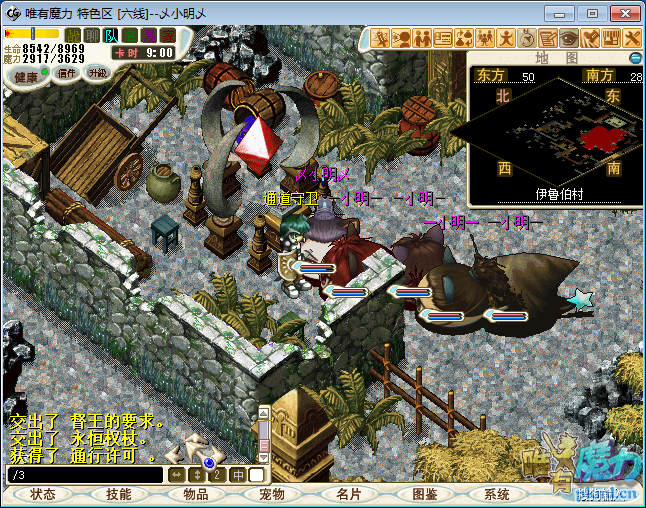The image size is (646, 508).
Task: Open the 技能 skills menu
Action: [x=119, y=494]
